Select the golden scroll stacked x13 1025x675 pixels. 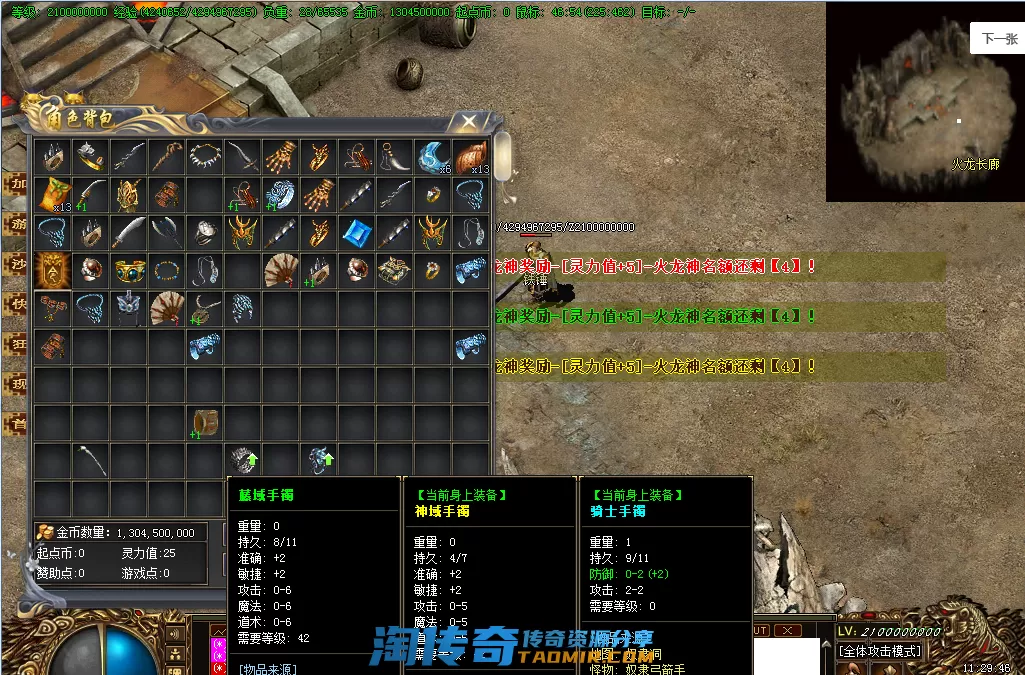pos(52,194)
